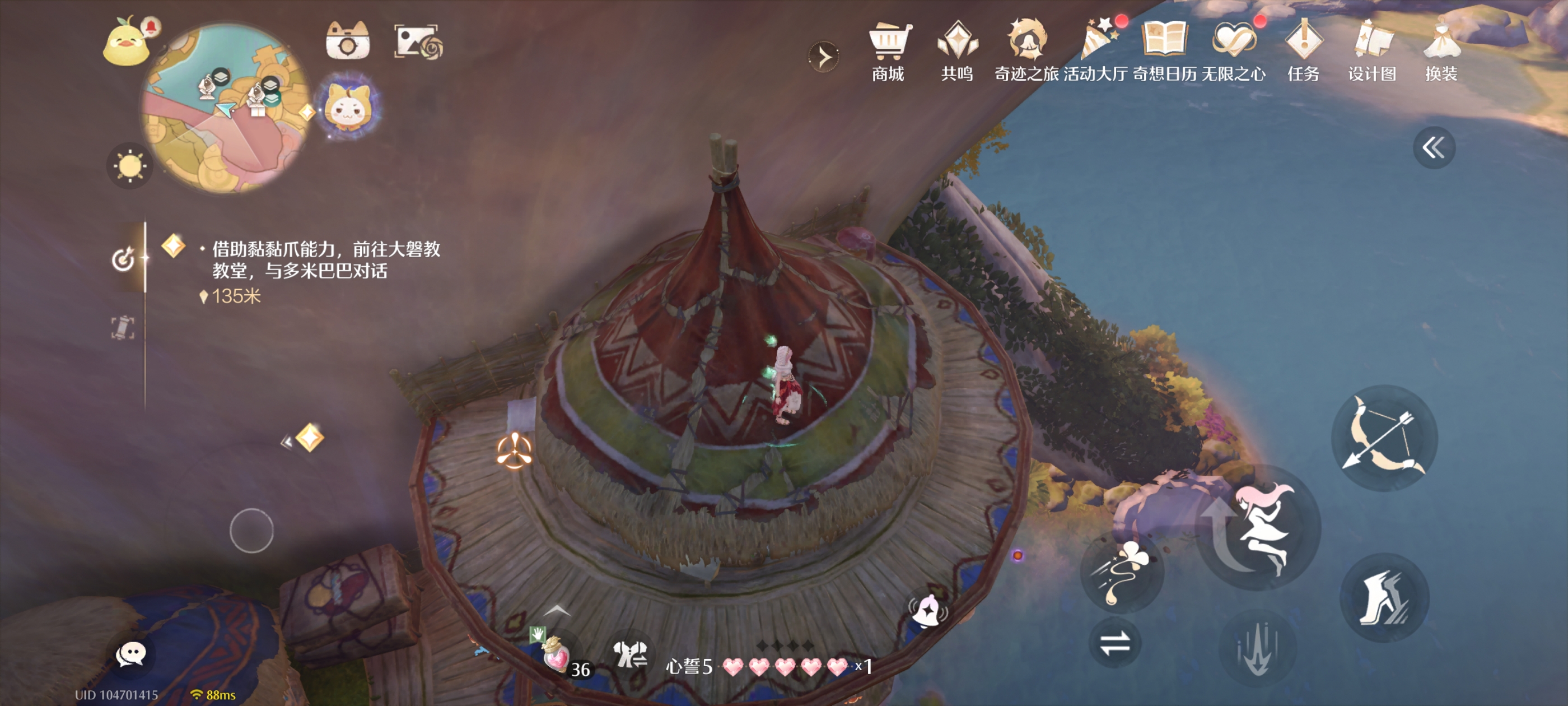Image resolution: width=1568 pixels, height=706 pixels.
Task: Open the 任务 quest log
Action: click(x=1303, y=52)
